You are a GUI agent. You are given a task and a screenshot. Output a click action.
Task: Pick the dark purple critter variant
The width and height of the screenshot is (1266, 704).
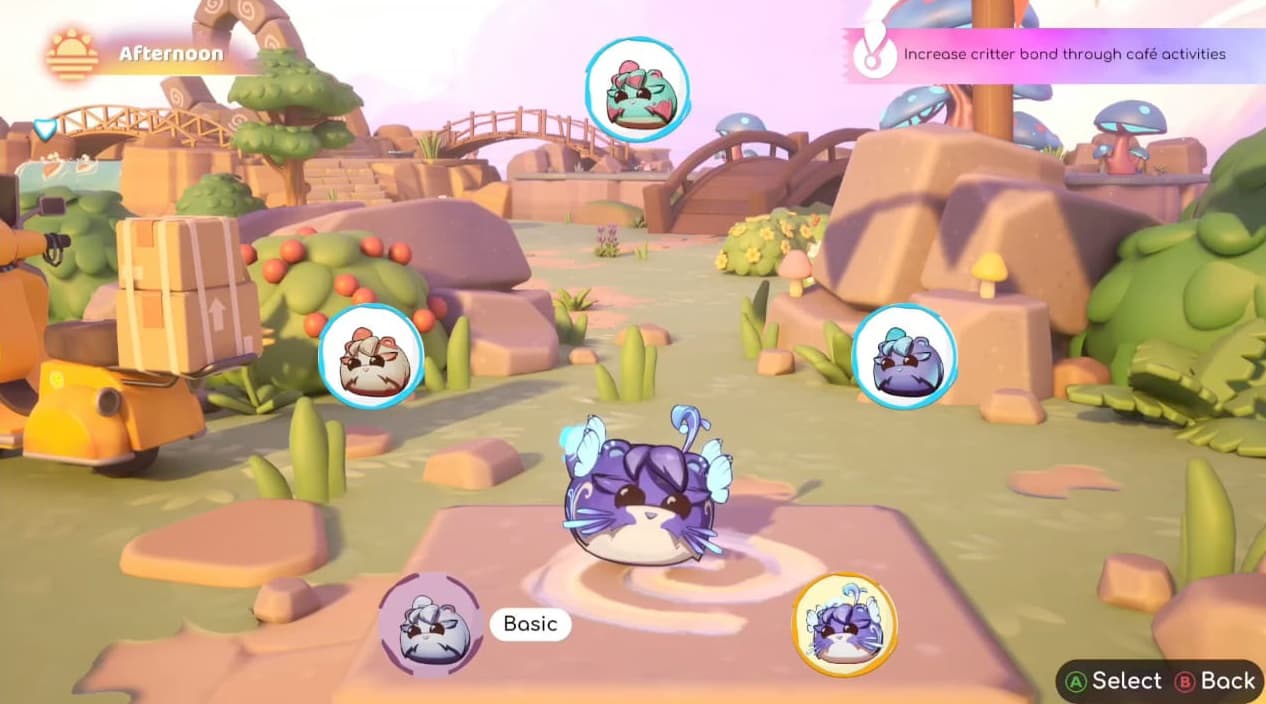pyautogui.click(x=904, y=356)
